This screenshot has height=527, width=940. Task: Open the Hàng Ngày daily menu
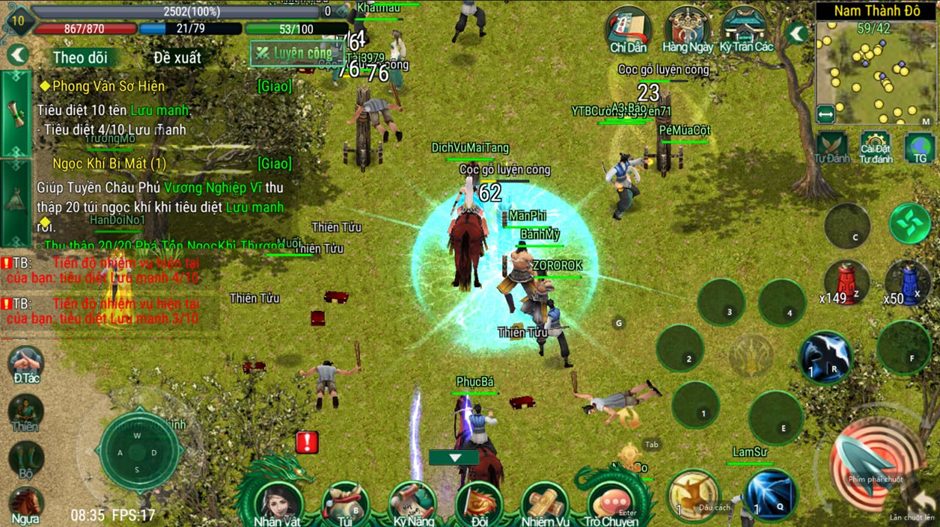click(688, 29)
